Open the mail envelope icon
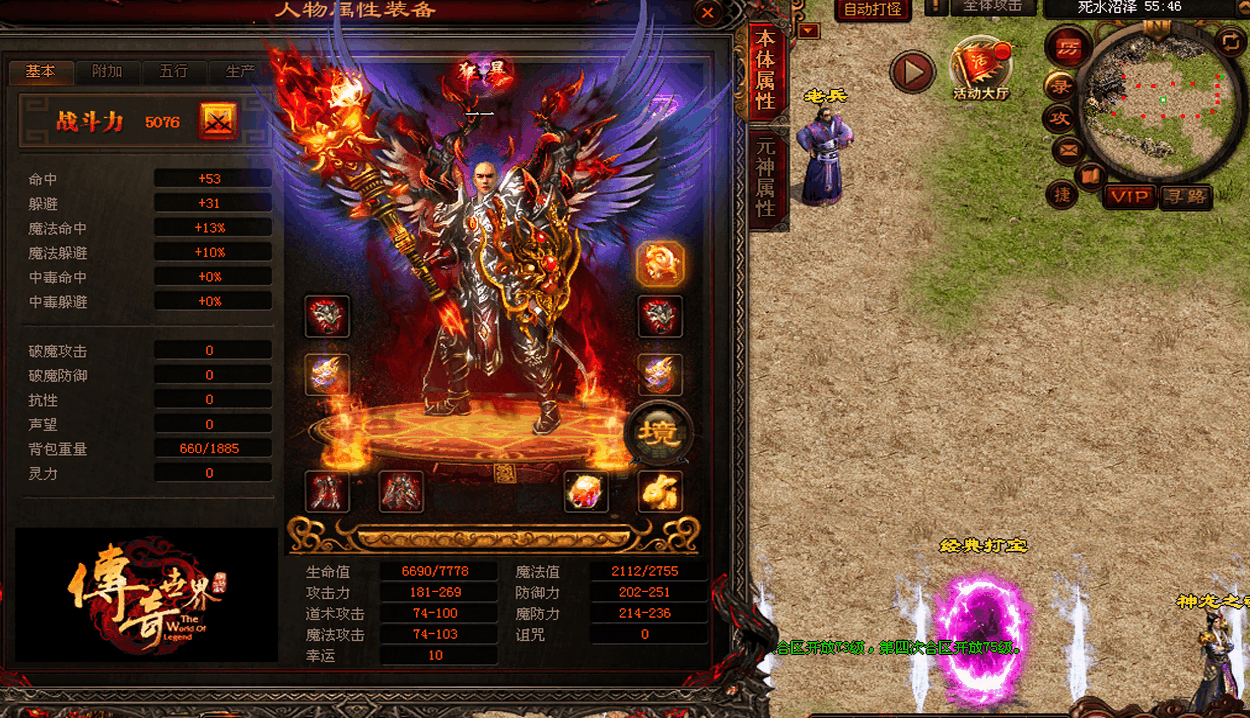Viewport: 1250px width, 718px height. [1068, 151]
